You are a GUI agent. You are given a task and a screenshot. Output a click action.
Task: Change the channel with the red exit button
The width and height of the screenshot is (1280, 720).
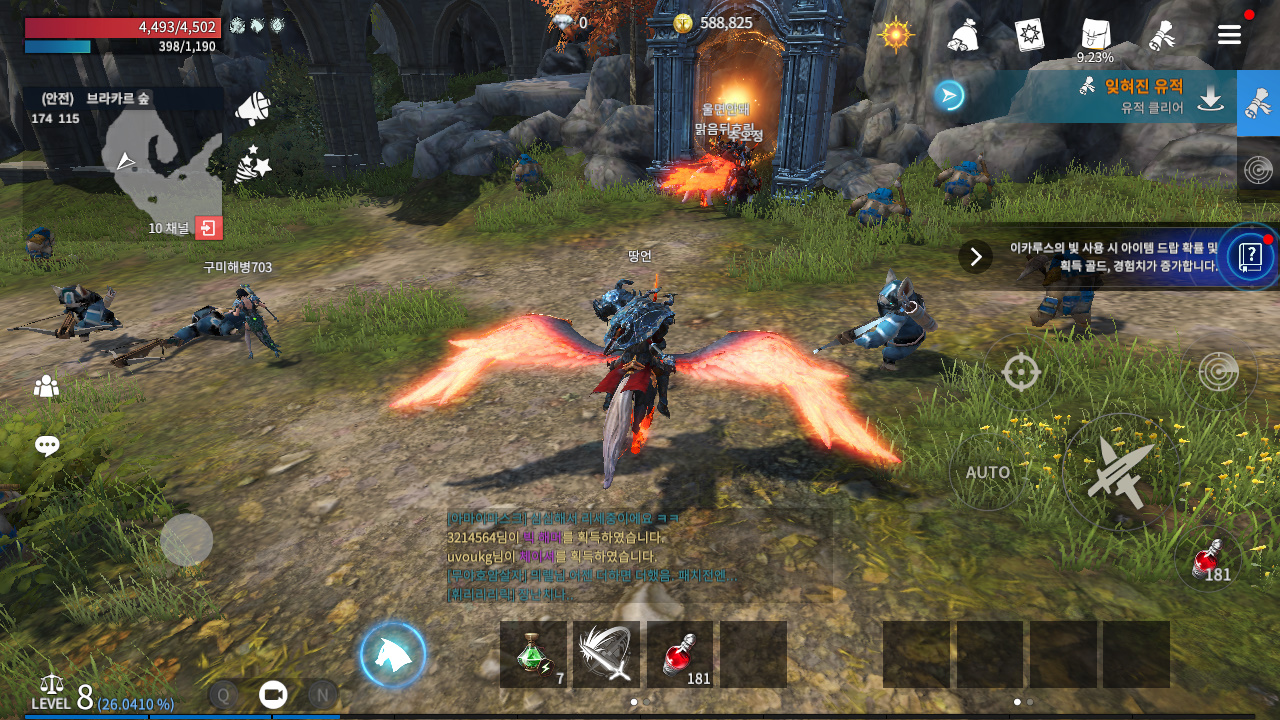coord(209,228)
